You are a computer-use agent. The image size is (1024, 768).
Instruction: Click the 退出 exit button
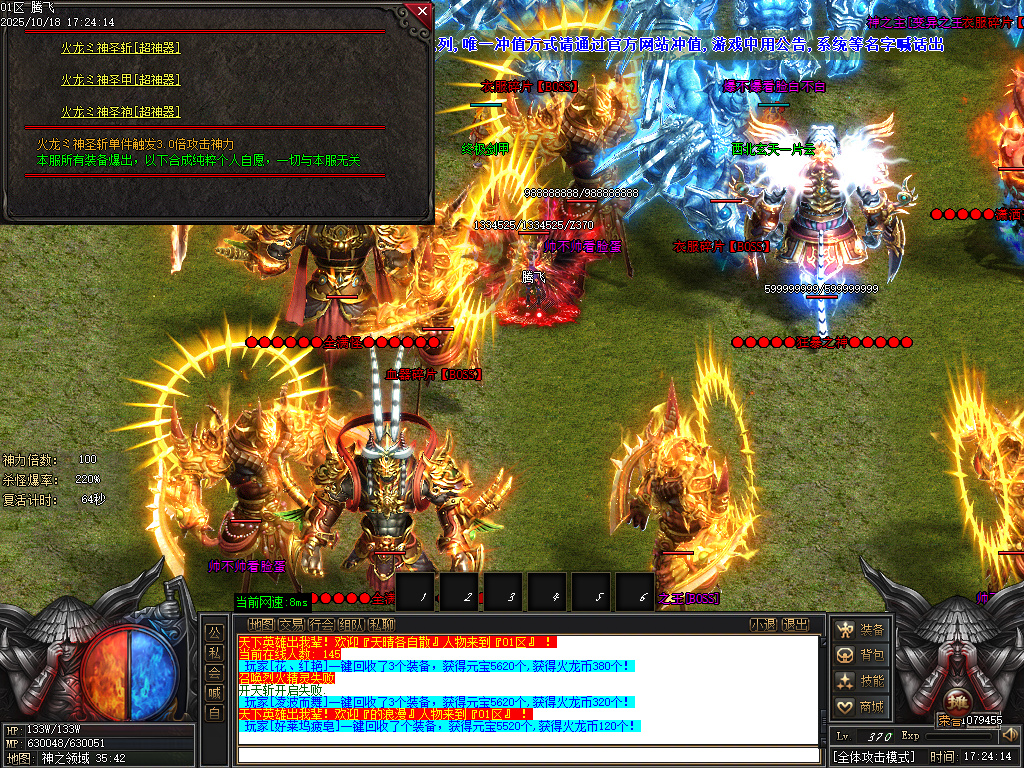point(795,624)
